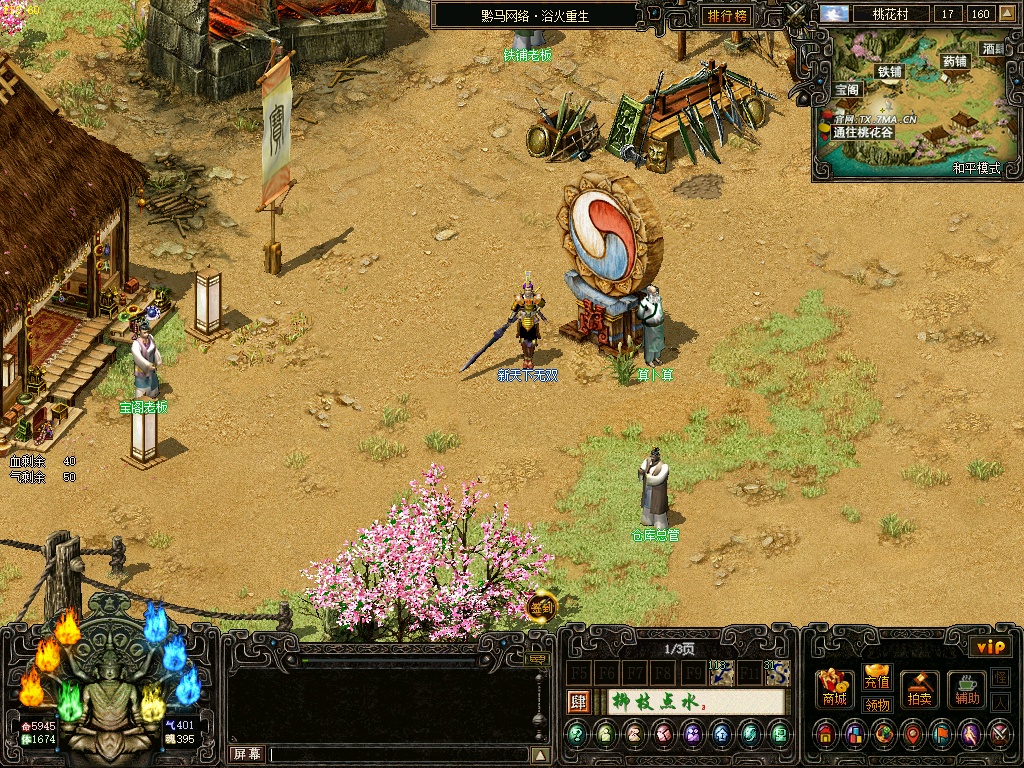Focus the chat input field
1024x768 pixels.
(x=398, y=754)
